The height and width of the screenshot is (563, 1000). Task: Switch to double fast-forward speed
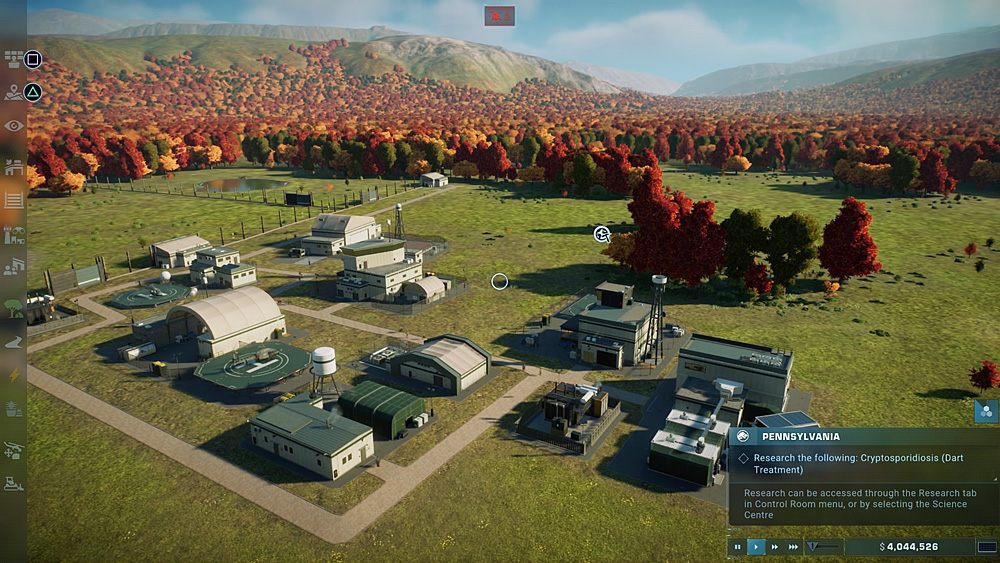pos(774,547)
